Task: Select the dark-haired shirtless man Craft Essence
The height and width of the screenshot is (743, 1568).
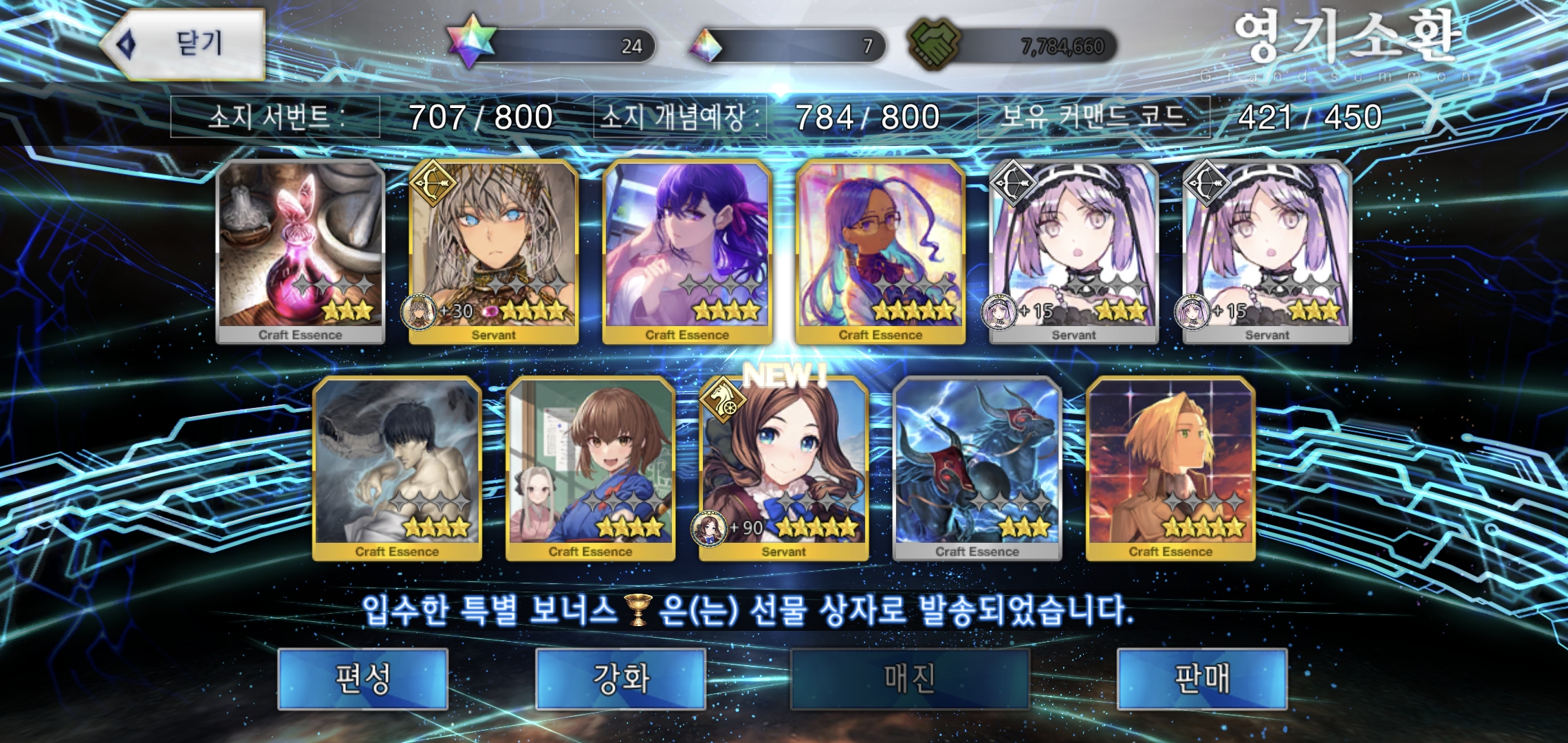Action: tap(397, 468)
